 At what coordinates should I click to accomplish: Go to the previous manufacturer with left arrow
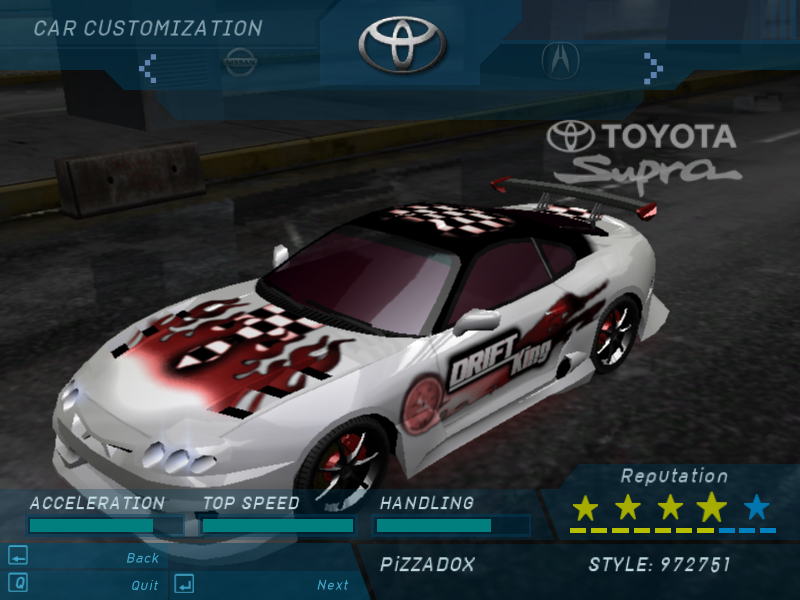[x=148, y=67]
